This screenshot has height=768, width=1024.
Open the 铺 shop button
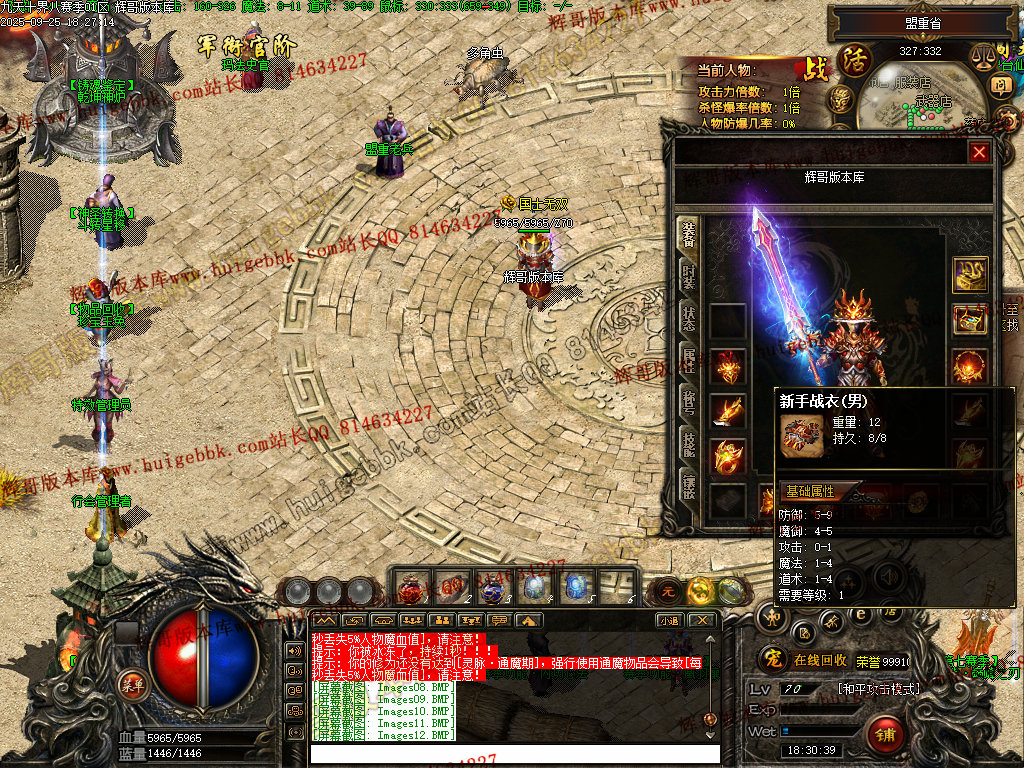pos(885,735)
